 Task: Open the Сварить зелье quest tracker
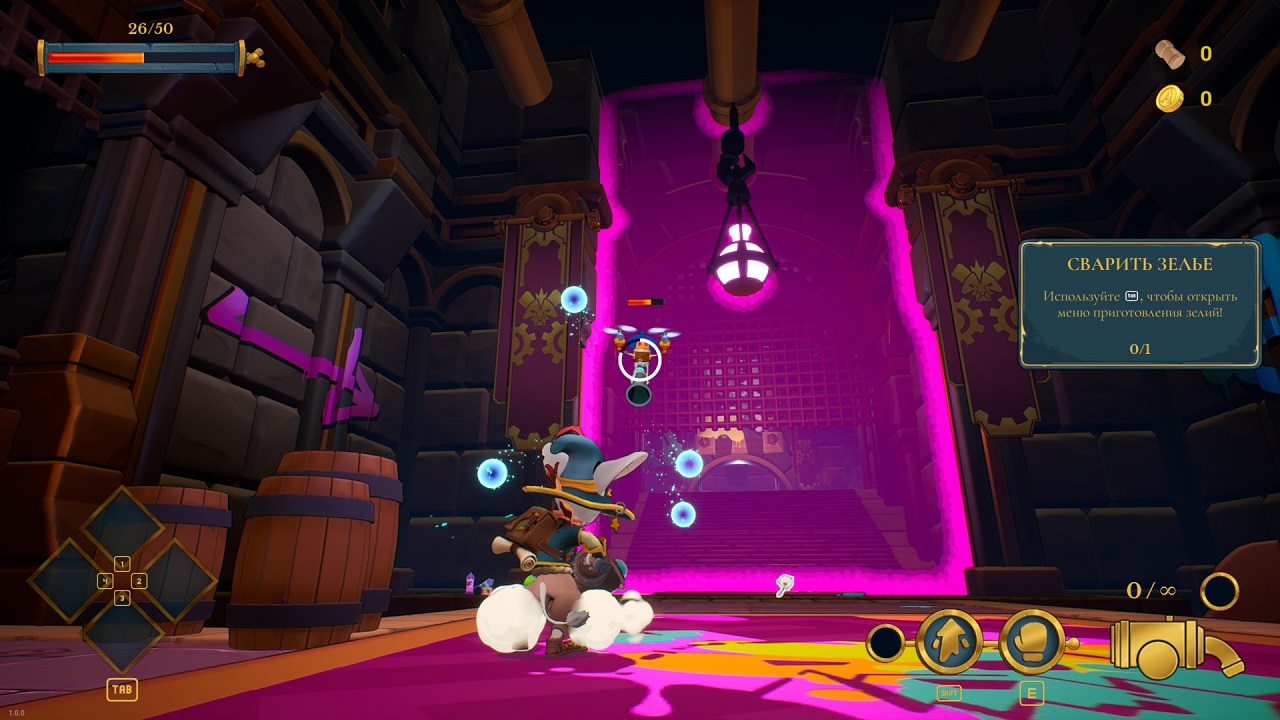(x=1139, y=304)
